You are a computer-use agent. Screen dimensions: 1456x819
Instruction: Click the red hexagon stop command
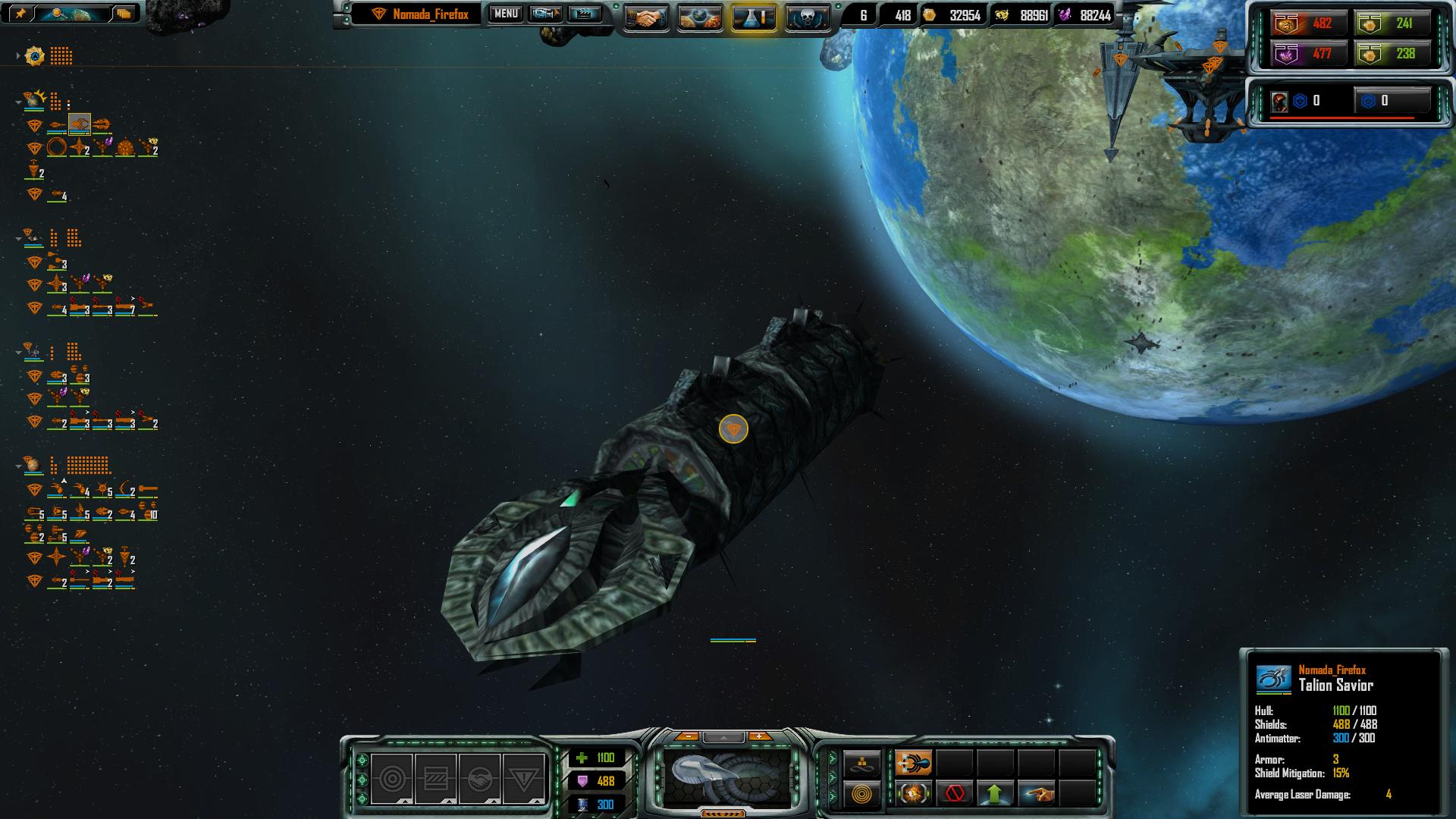[x=954, y=794]
